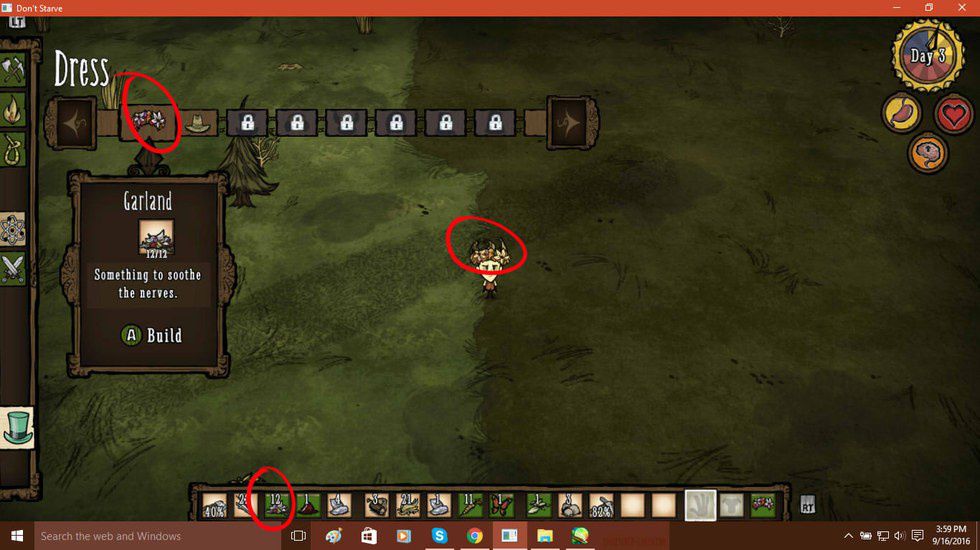Close the Don't Starve window
The width and height of the screenshot is (980, 550).
tap(960, 8)
